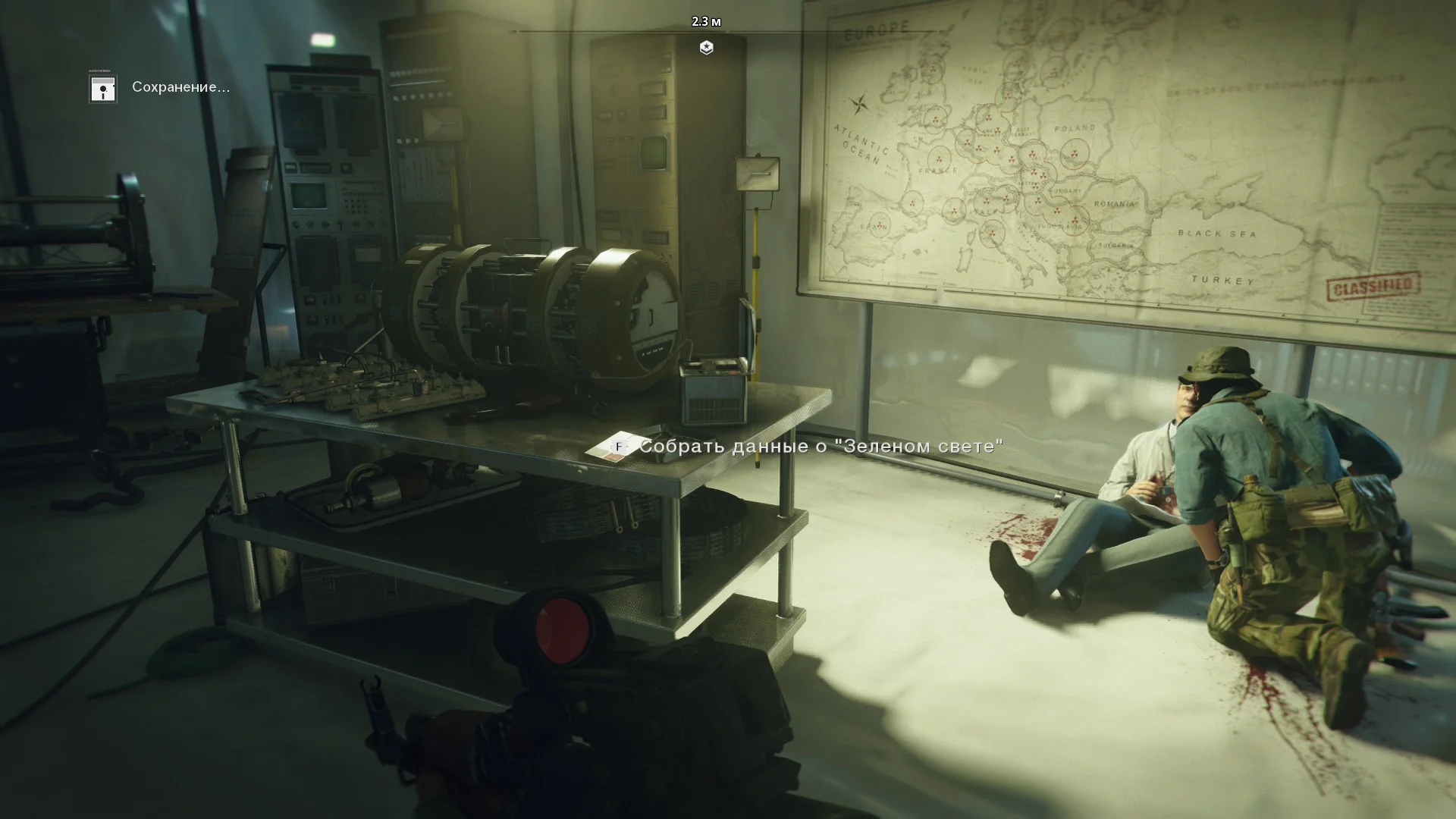Image resolution: width=1456 pixels, height=819 pixels.
Task: Click the objective waypoint marker icon
Action: pyautogui.click(x=706, y=48)
